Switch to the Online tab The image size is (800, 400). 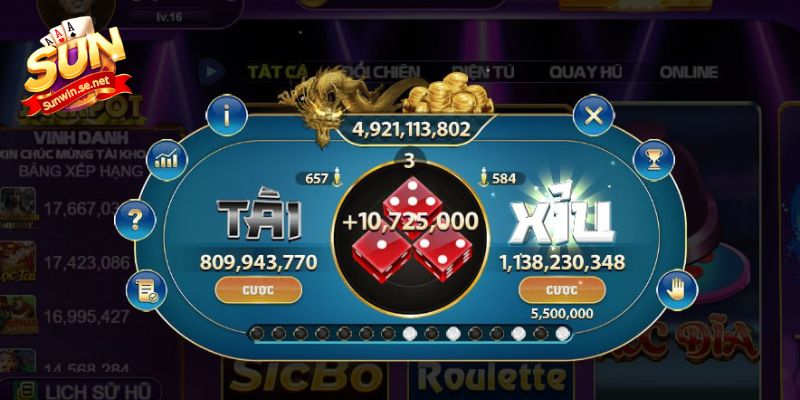point(688,72)
